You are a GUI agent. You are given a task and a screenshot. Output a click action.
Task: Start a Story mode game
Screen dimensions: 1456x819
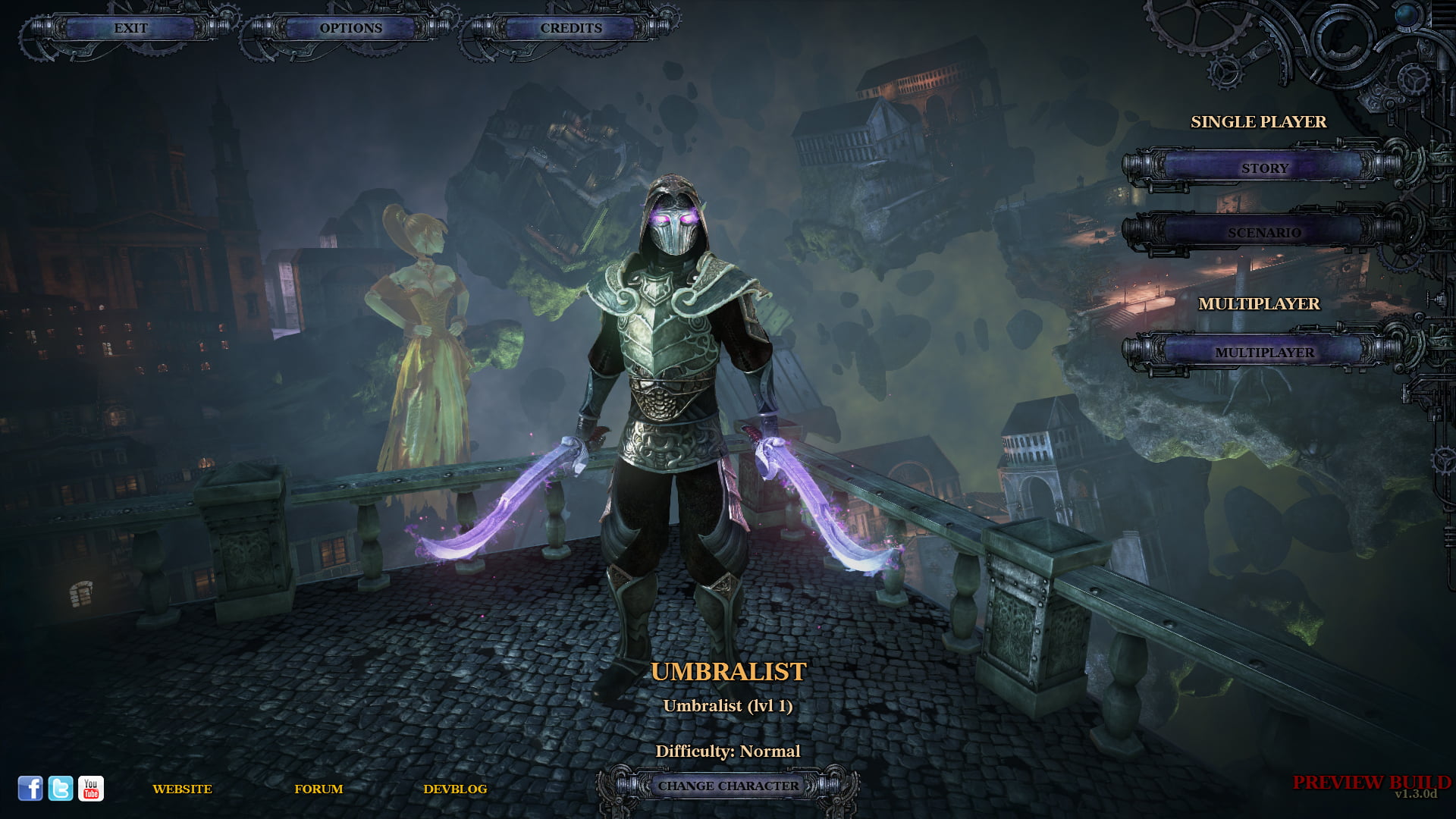1263,168
